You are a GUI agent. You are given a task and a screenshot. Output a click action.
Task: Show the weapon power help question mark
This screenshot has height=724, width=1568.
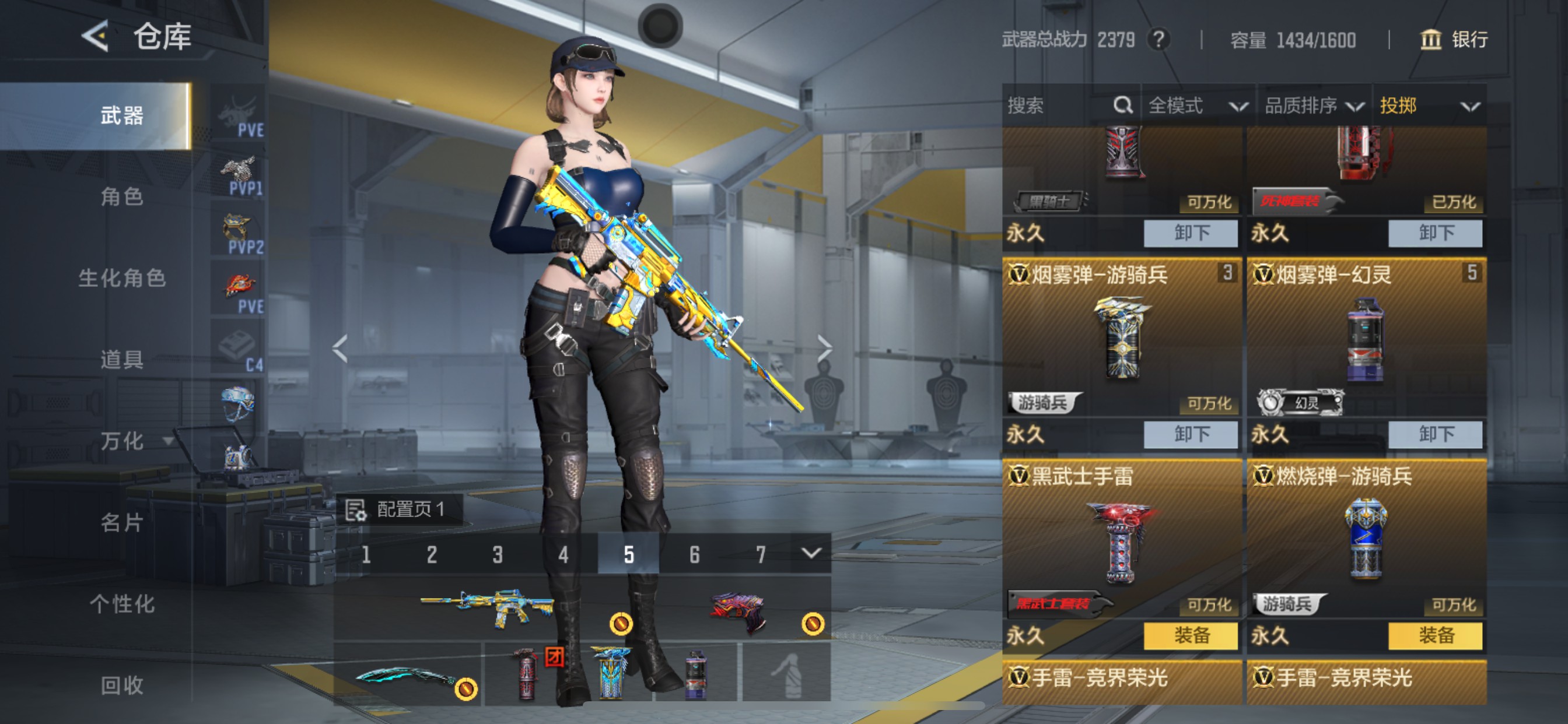[x=1159, y=40]
